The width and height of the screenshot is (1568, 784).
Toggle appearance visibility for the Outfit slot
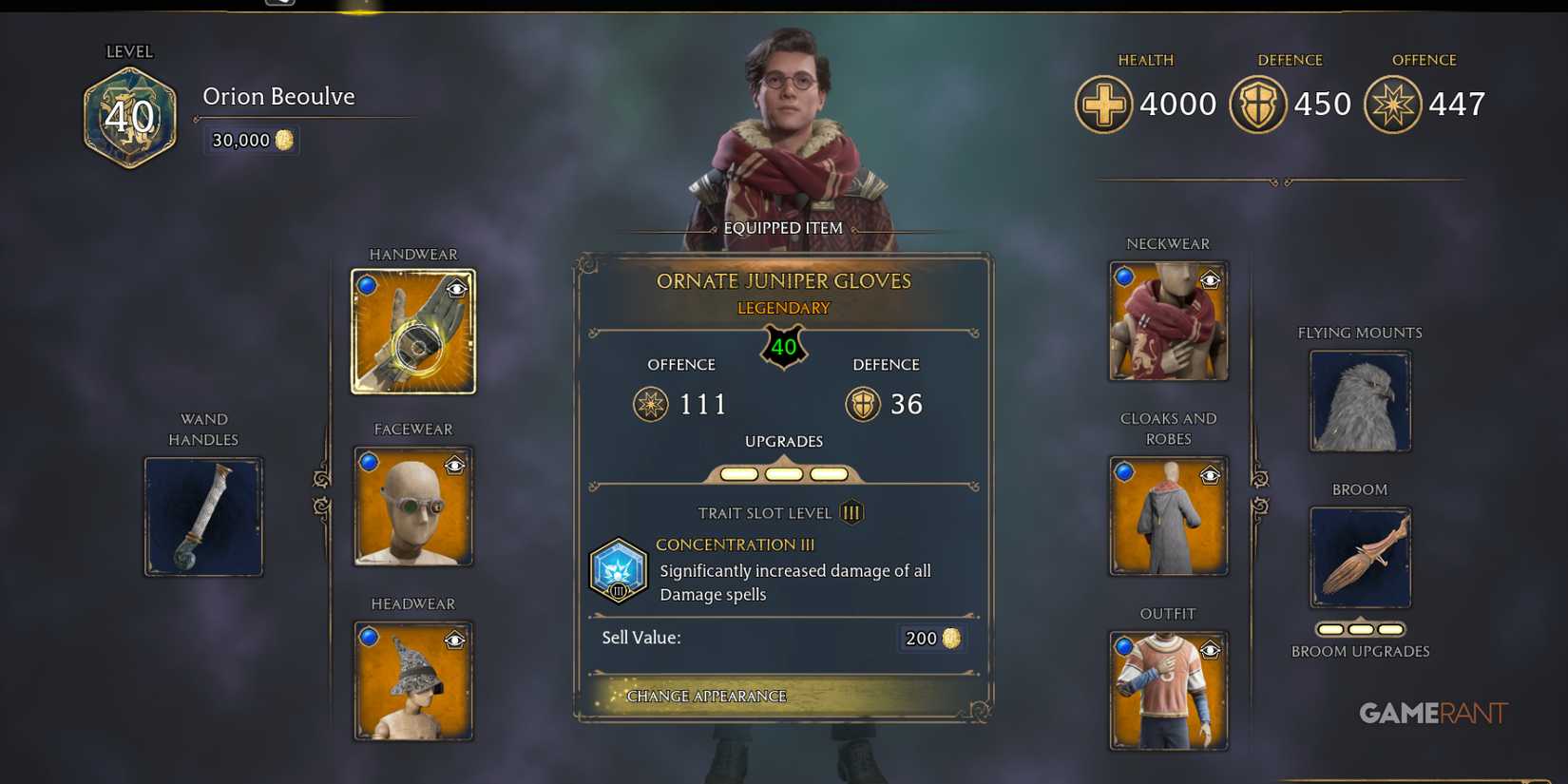coord(1211,647)
